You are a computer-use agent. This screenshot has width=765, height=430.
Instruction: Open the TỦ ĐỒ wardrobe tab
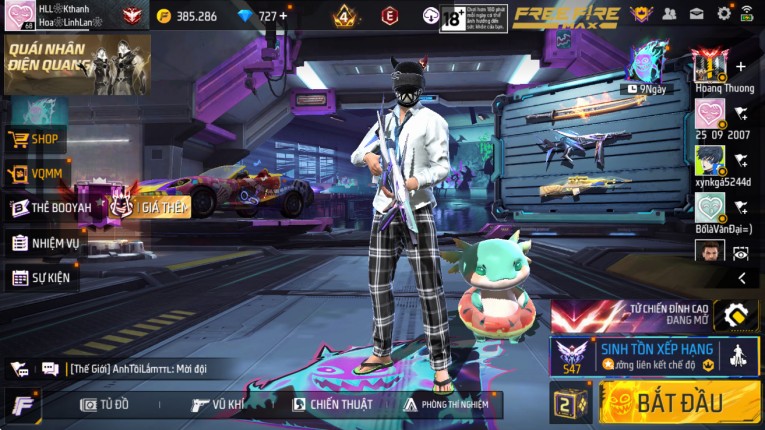[105, 404]
